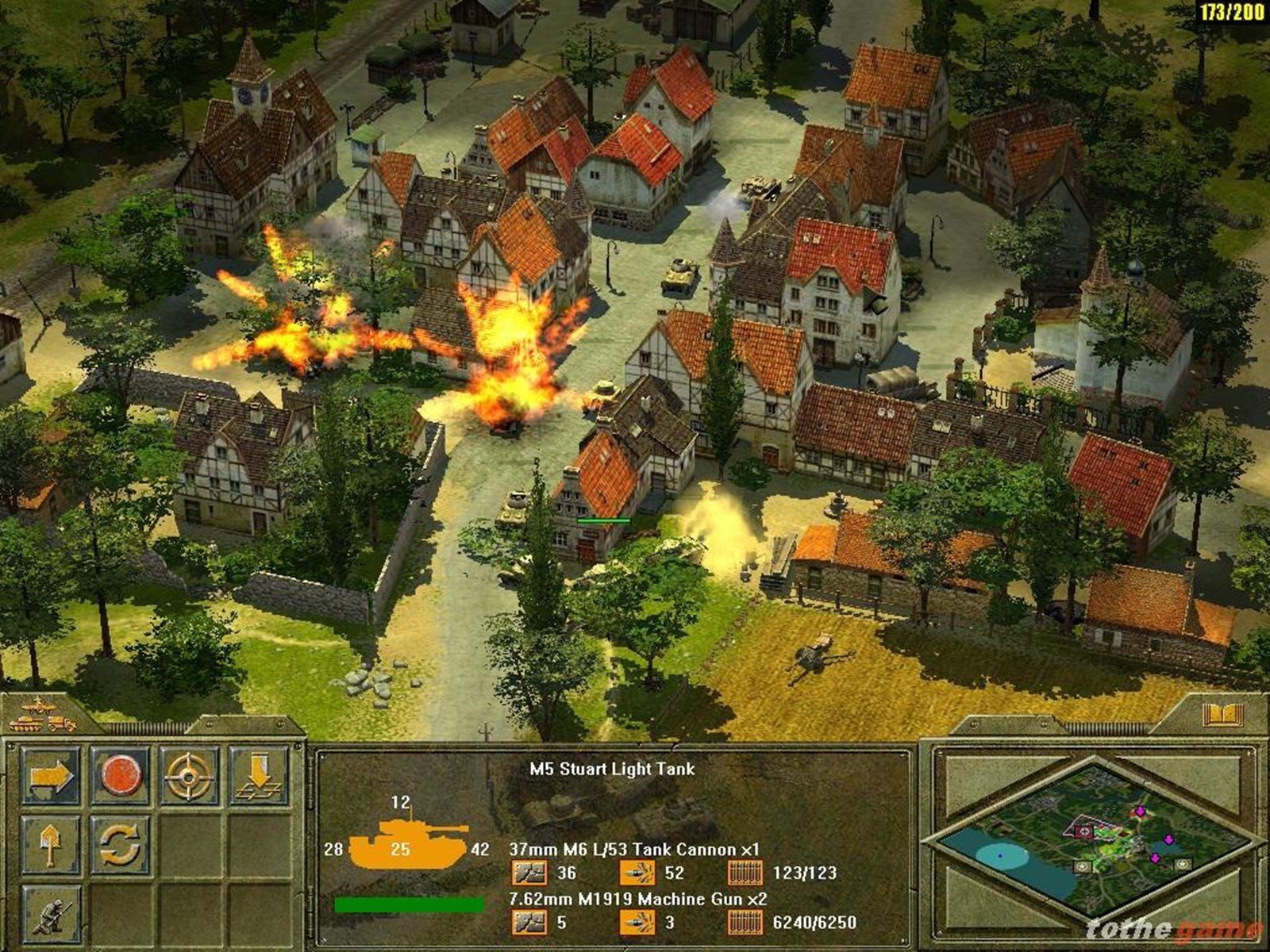Toggle the stop order red circle
This screenshot has height=952, width=1270.
pos(121,776)
